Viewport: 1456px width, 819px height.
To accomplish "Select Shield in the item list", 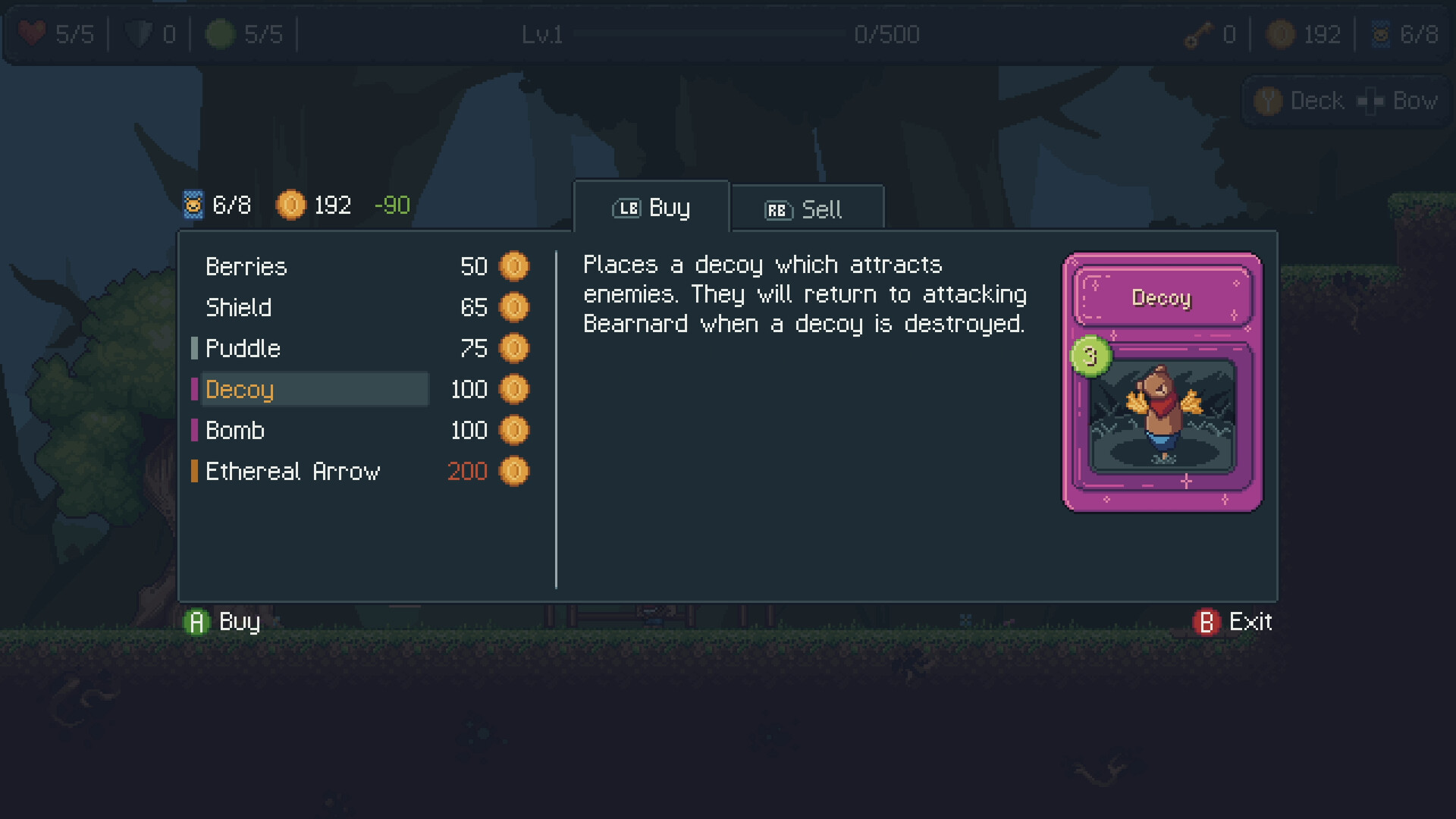I will click(x=239, y=307).
